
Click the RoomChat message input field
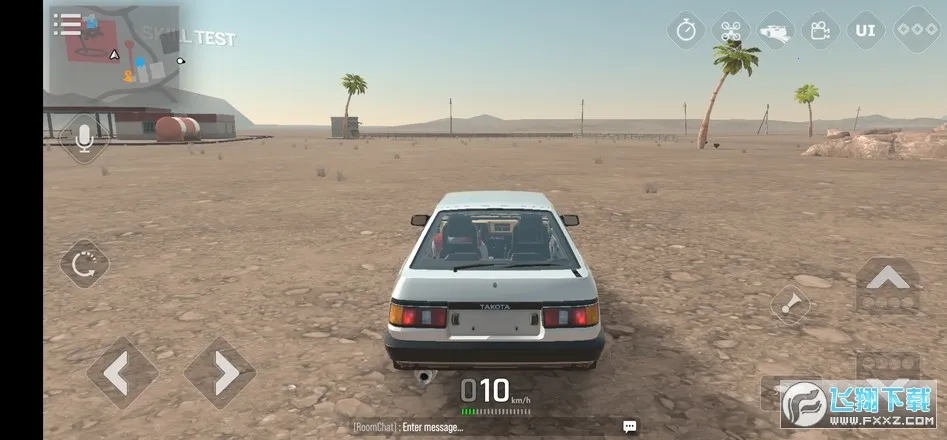[470, 427]
